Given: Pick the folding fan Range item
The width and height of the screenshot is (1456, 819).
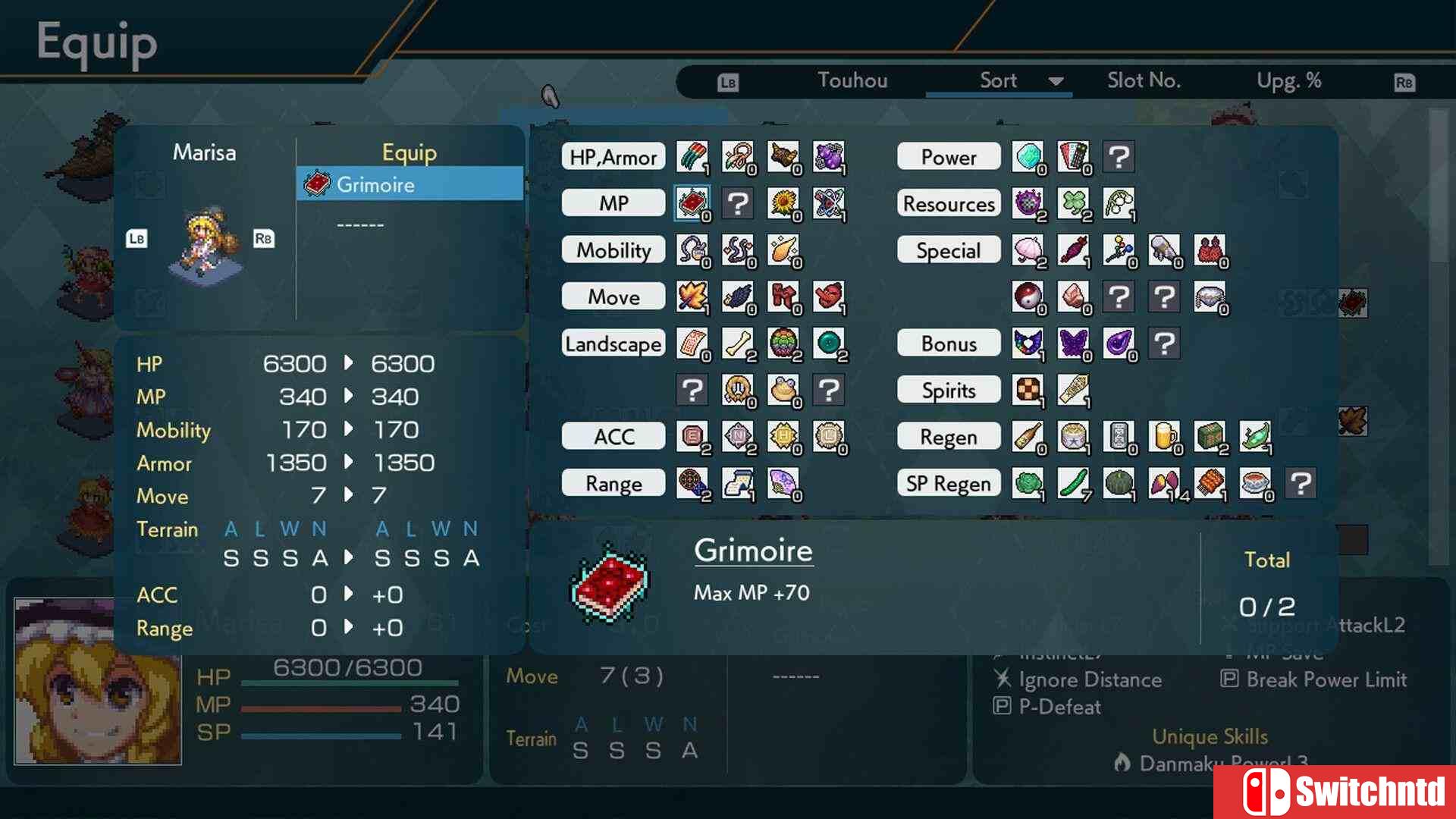Looking at the screenshot, I should tap(783, 483).
